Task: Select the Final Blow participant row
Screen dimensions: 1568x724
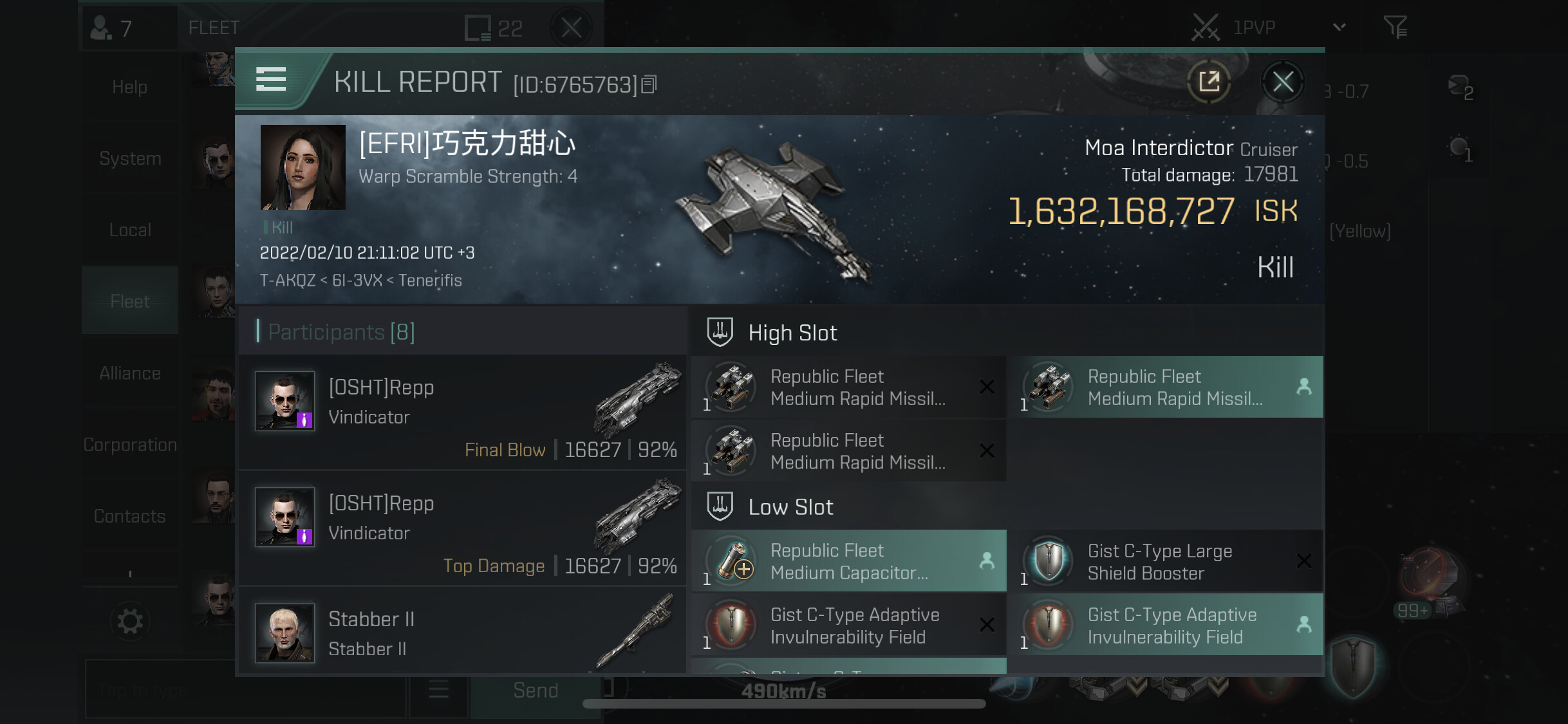Action: pos(462,413)
